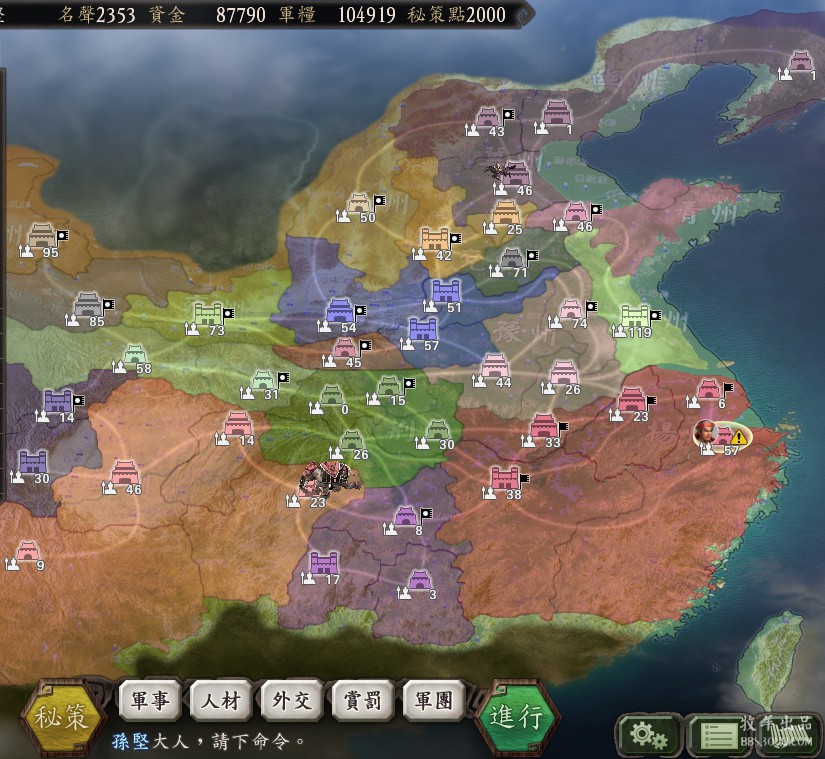Click the general portrait with warning marker
The image size is (825, 759).
pyautogui.click(x=708, y=433)
